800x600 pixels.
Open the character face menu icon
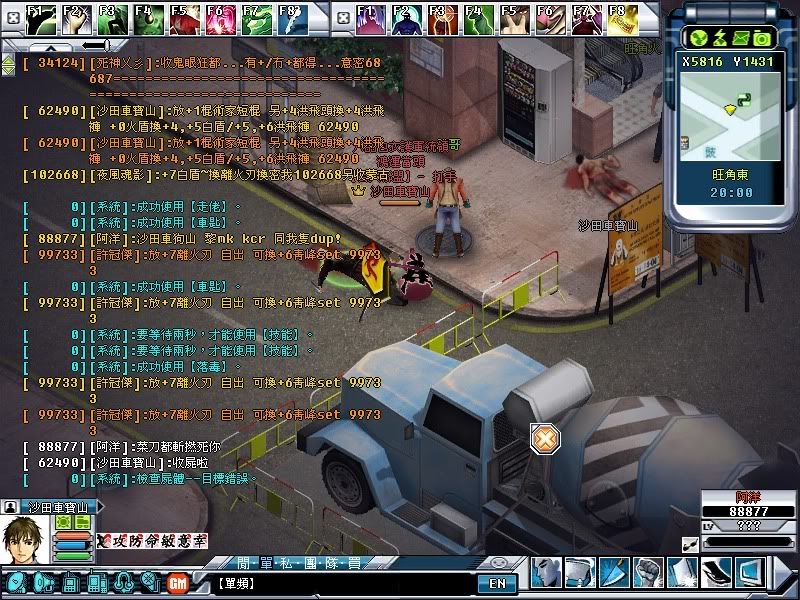click(x=546, y=572)
